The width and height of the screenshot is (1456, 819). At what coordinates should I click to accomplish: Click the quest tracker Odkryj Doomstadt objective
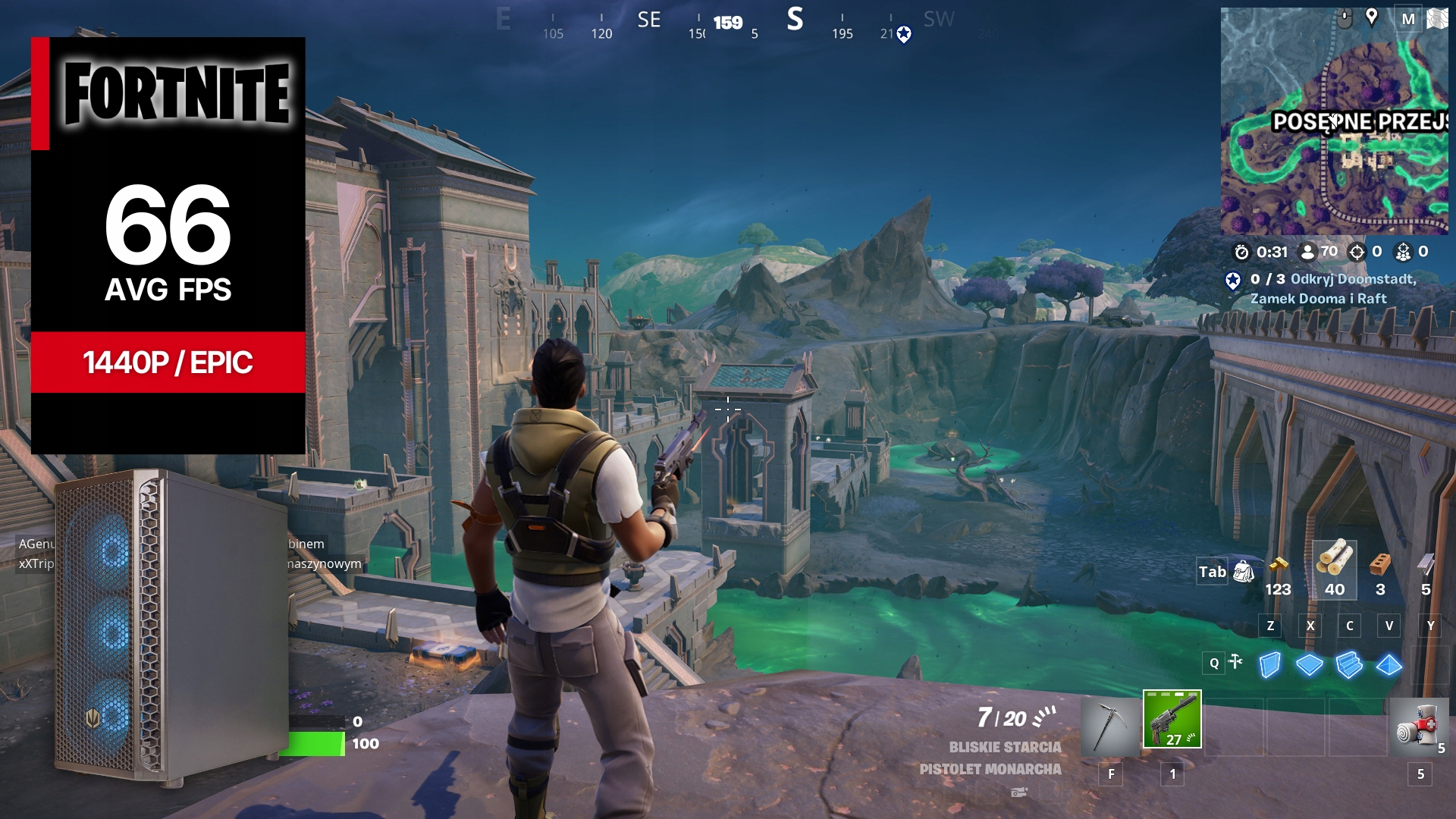1333,289
